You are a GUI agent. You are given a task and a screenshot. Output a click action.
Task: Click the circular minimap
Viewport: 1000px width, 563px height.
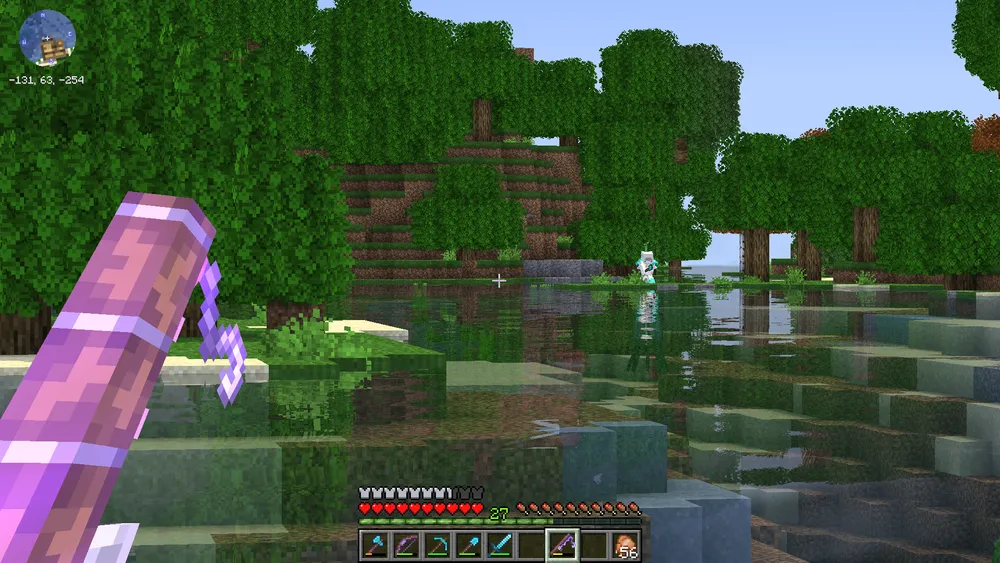click(46, 37)
